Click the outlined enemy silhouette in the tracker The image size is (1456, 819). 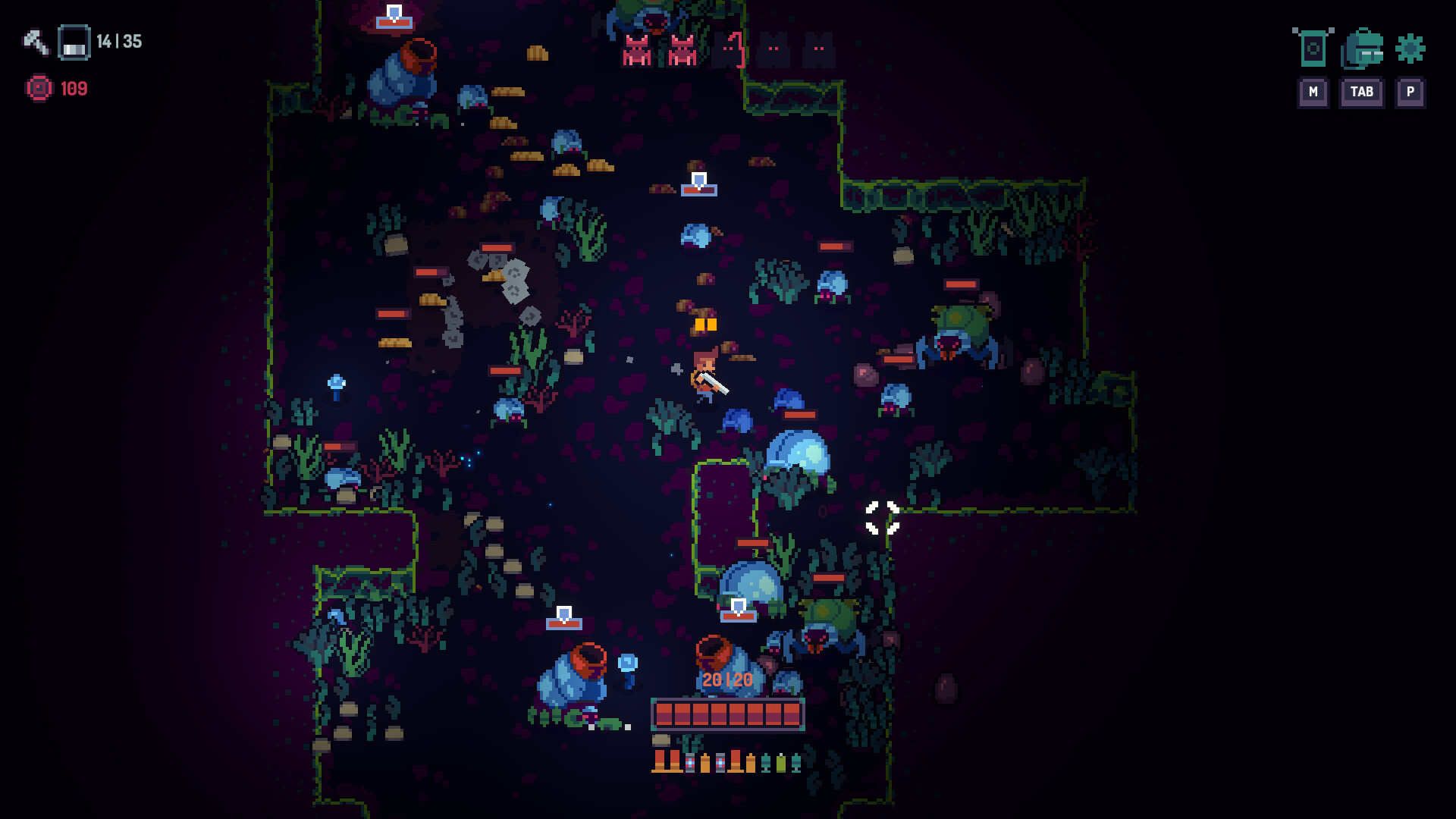click(x=728, y=49)
